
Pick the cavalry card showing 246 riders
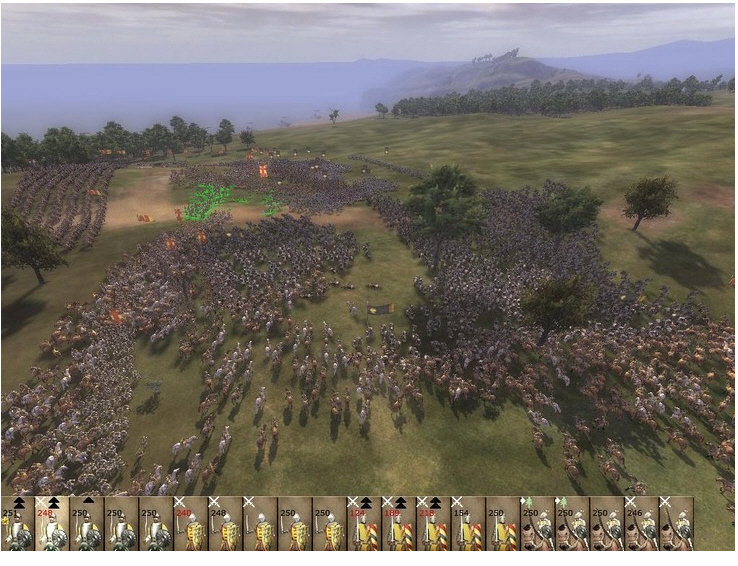(x=641, y=524)
